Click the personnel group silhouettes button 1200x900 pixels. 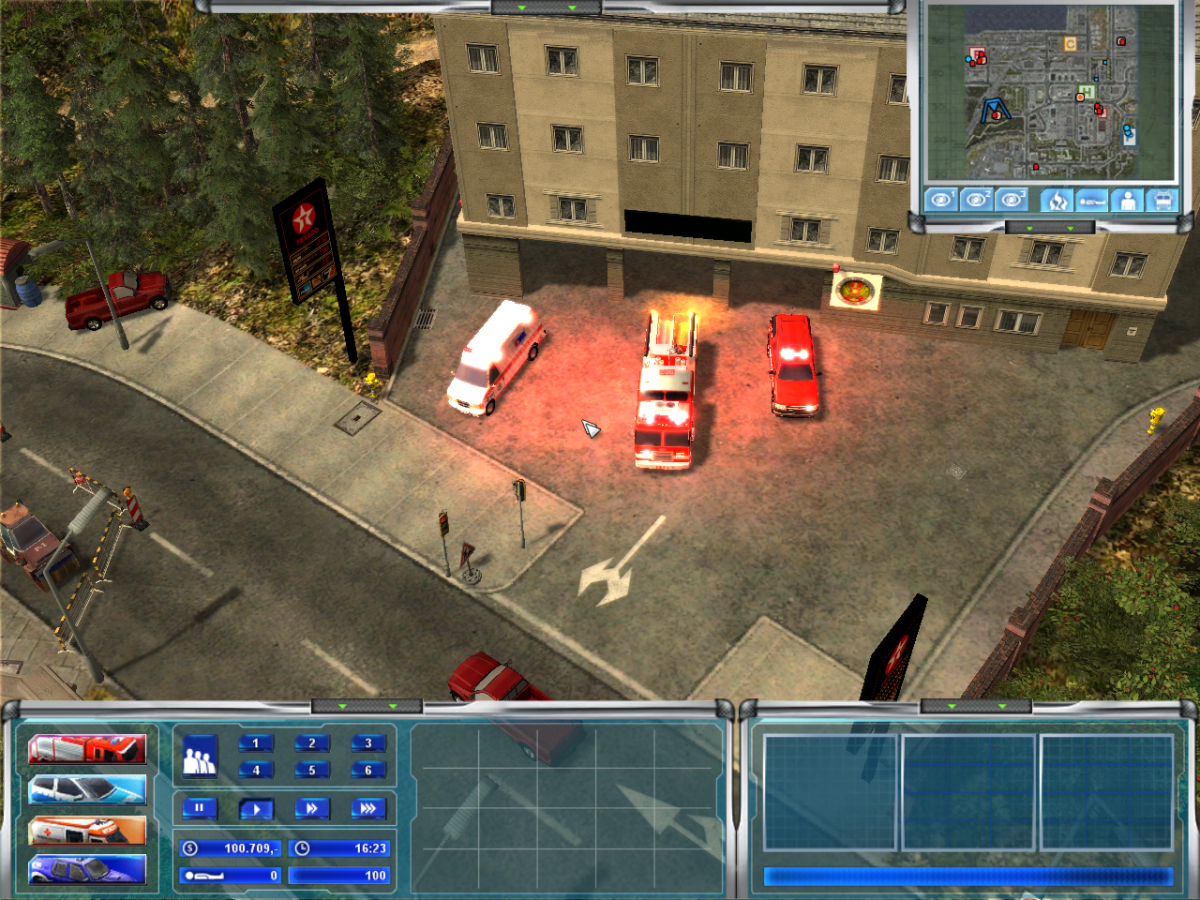tap(200, 756)
